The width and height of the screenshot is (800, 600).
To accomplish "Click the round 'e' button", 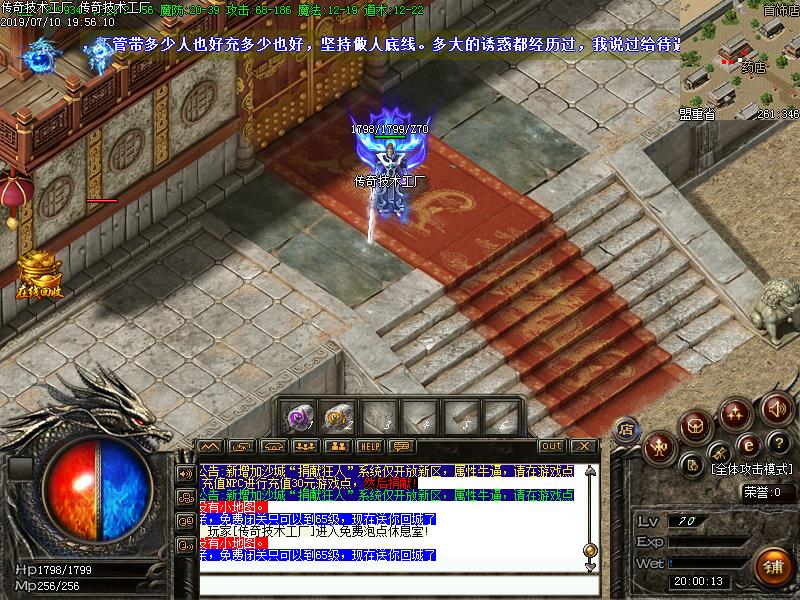I will [746, 445].
